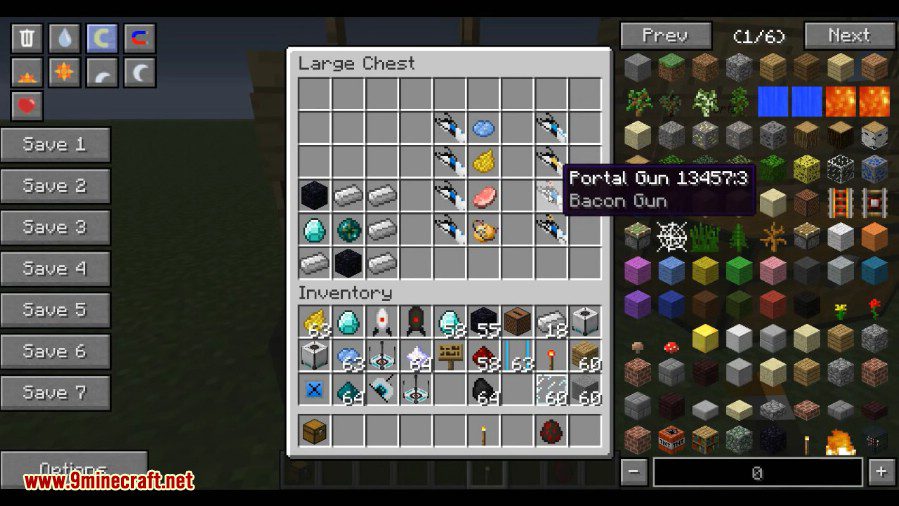Screen dimensions: 899x506
Task: Decrease item quantity with minus button
Action: (x=633, y=472)
